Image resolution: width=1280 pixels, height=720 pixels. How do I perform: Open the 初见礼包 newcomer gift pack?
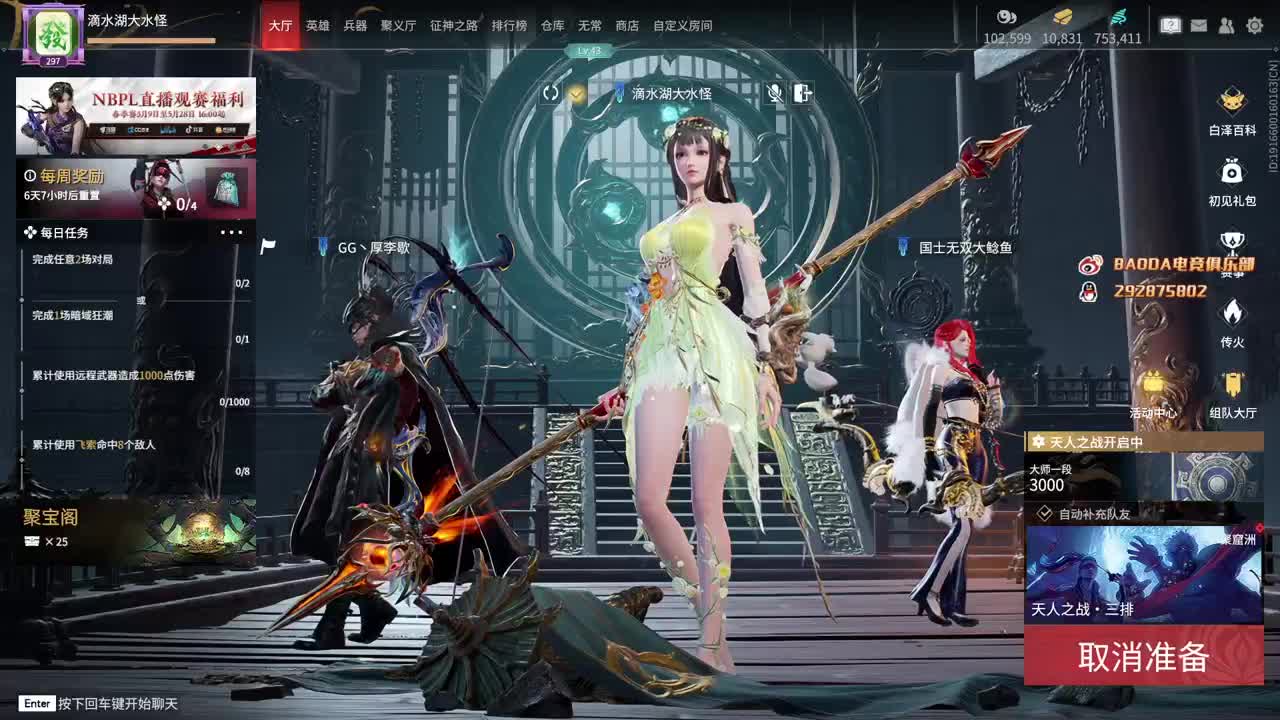1231,180
